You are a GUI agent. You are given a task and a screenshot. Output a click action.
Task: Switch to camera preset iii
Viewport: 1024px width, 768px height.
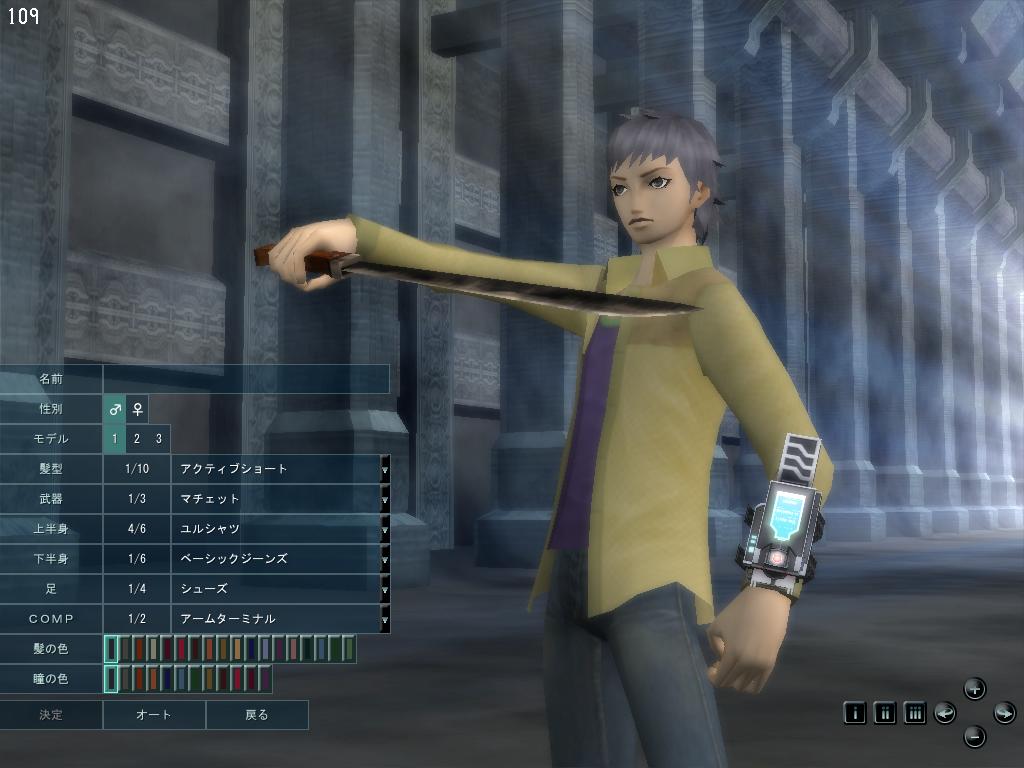click(x=914, y=713)
